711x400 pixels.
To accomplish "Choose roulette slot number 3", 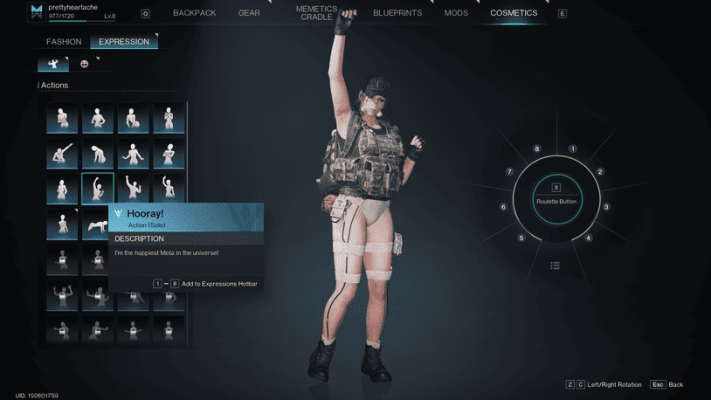I will 606,207.
